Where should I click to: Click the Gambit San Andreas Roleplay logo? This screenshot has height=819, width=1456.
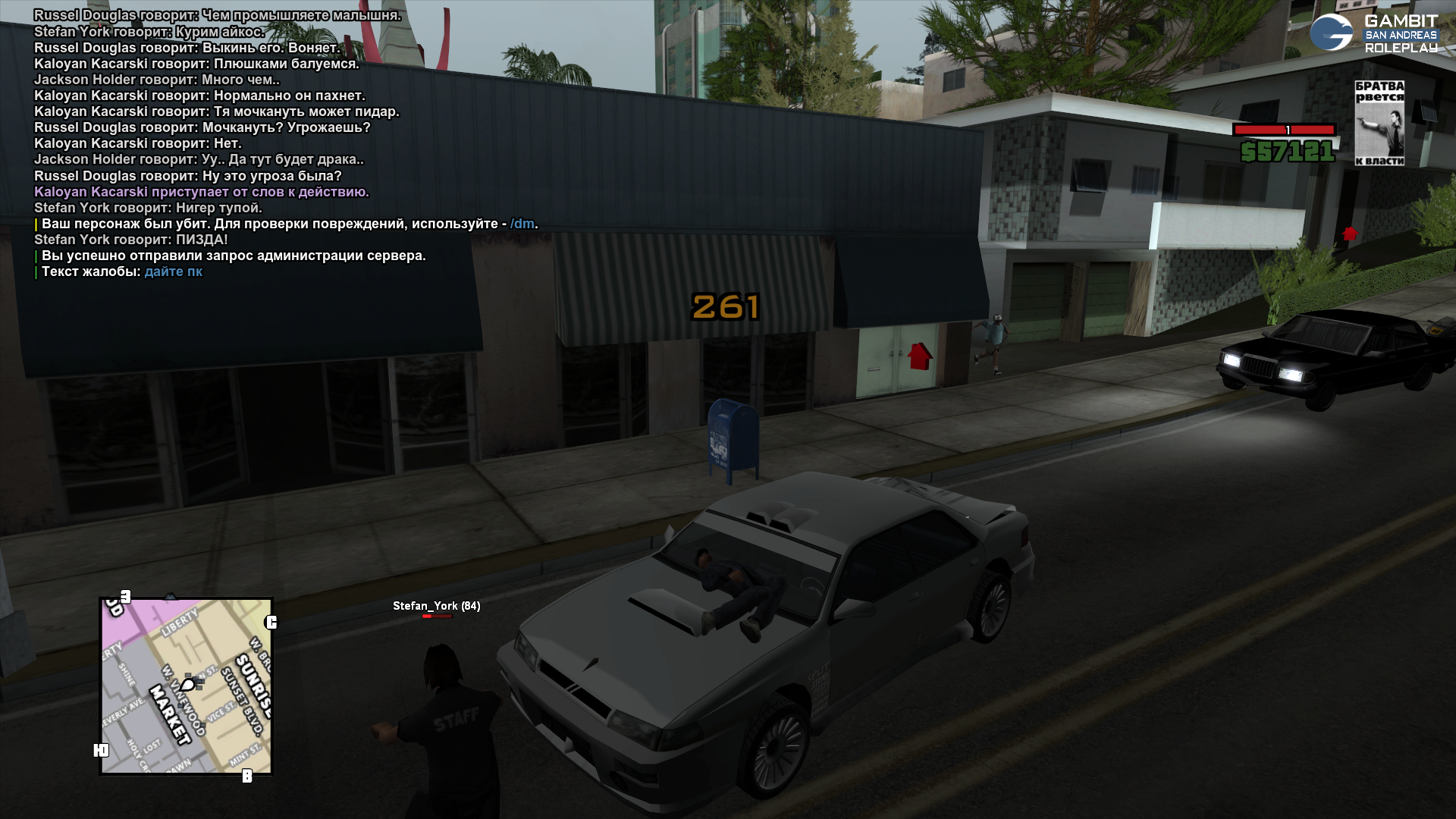(x=1374, y=33)
